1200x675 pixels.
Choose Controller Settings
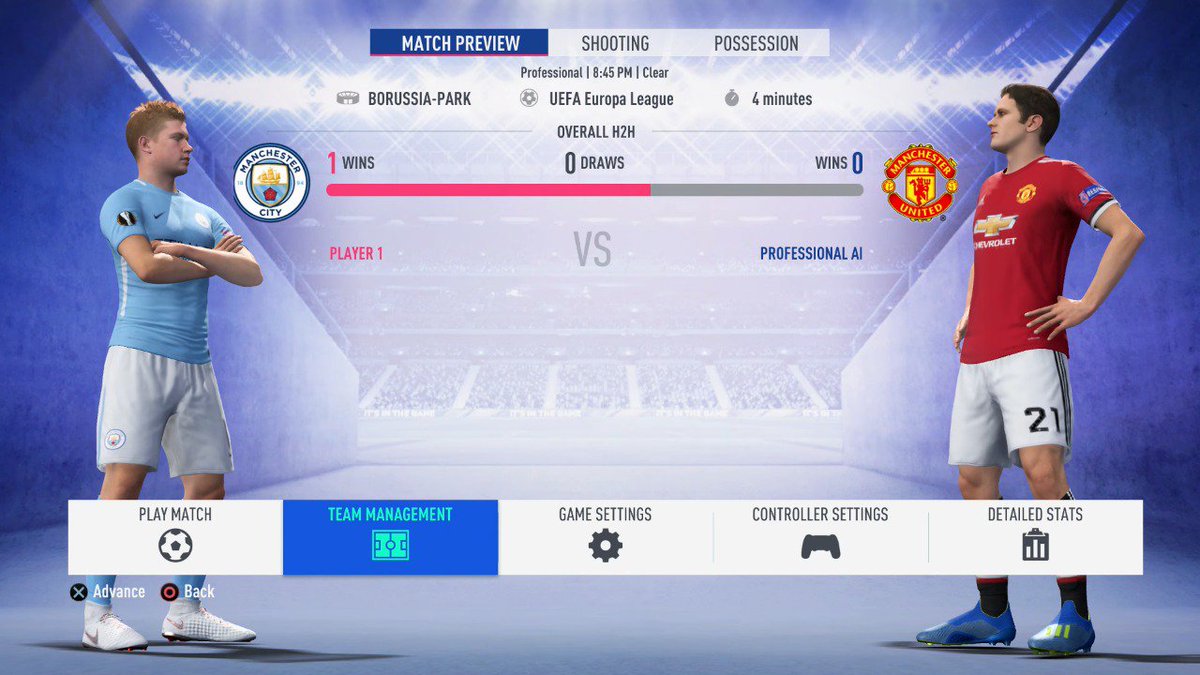point(820,537)
